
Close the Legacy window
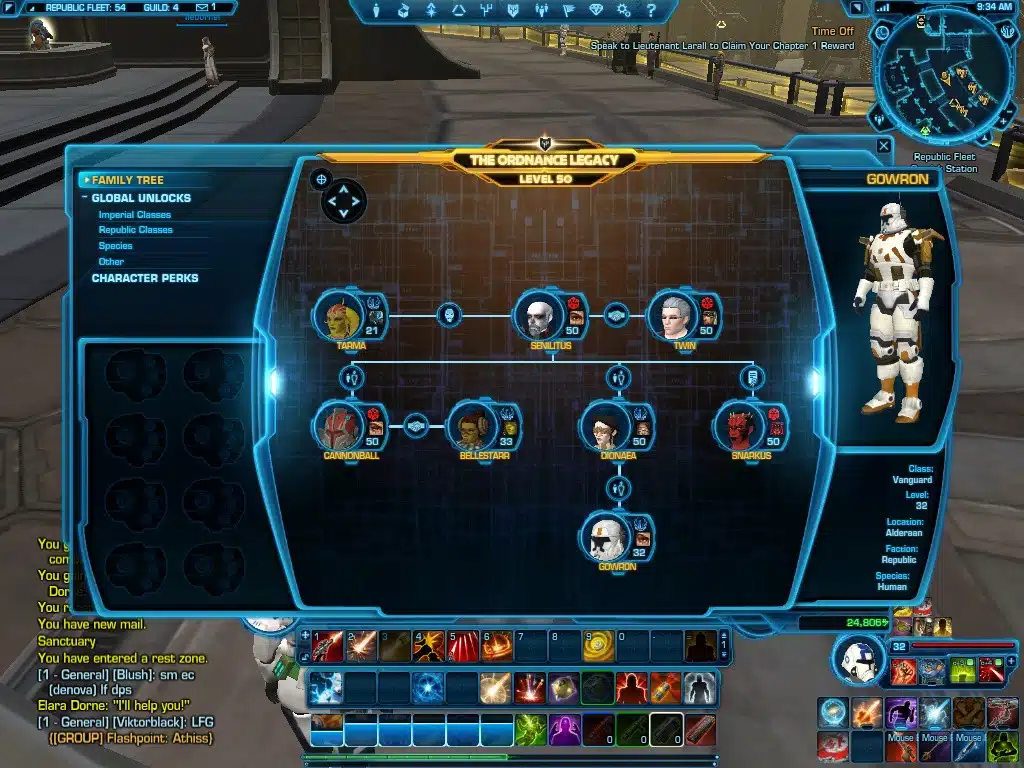coord(883,146)
